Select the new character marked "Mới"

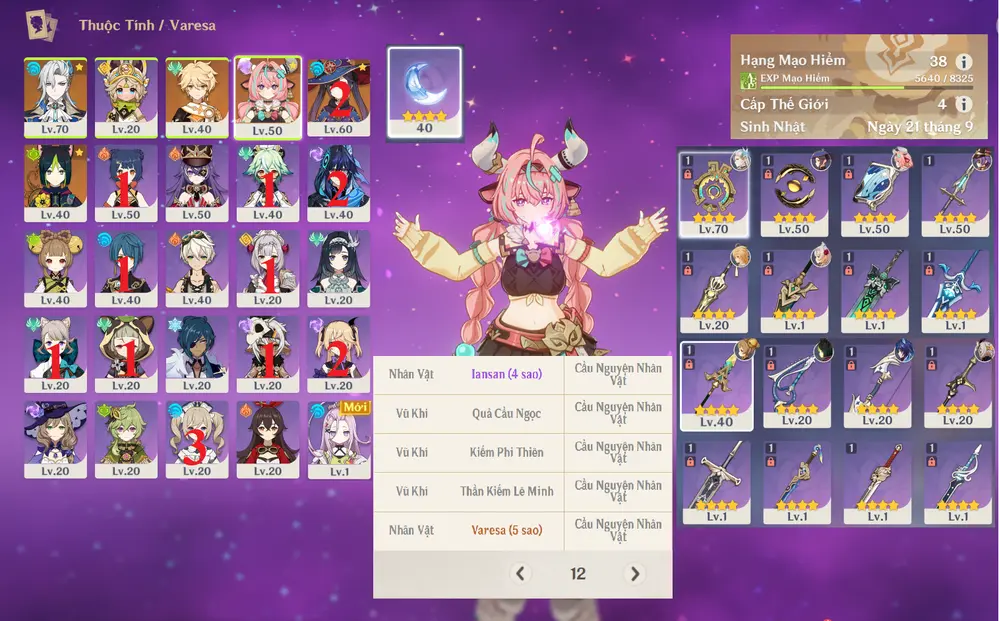point(338,440)
